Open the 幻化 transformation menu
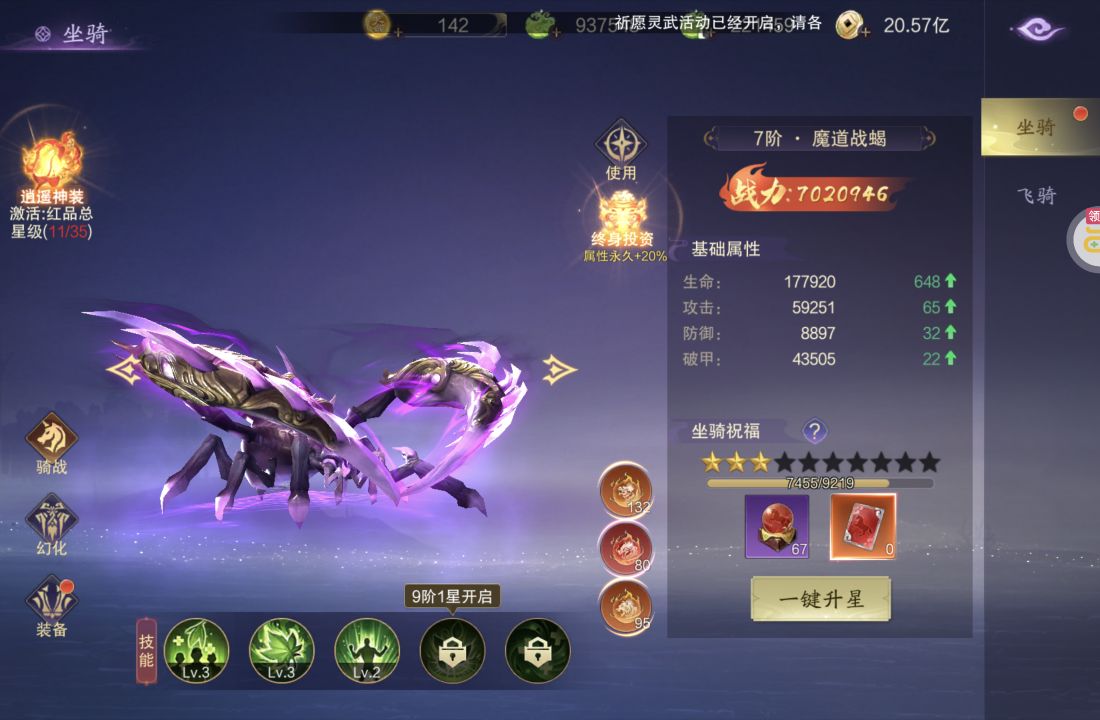Image resolution: width=1100 pixels, height=720 pixels. point(51,521)
